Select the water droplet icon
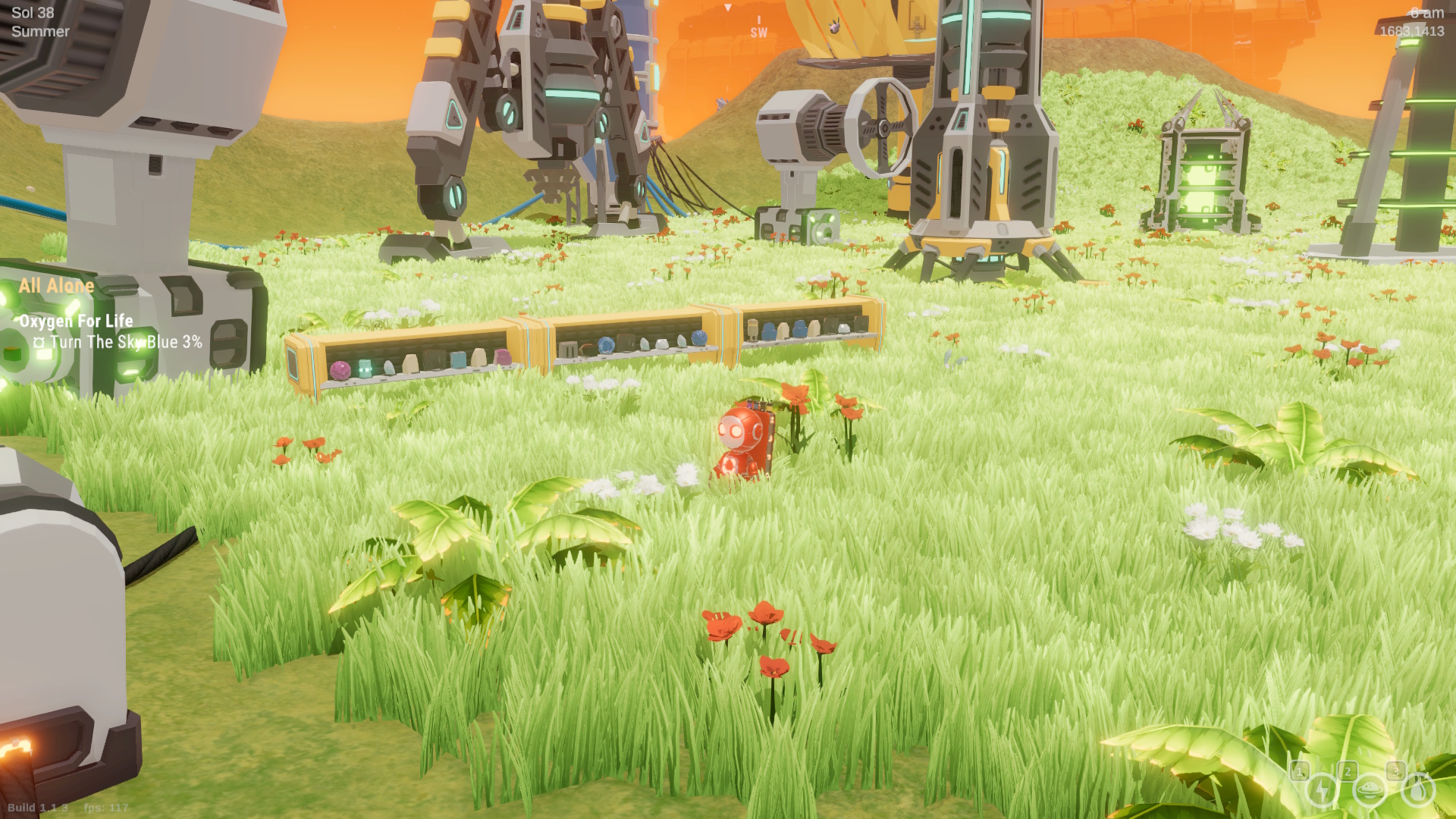Viewport: 1456px width, 819px height. point(1417,791)
